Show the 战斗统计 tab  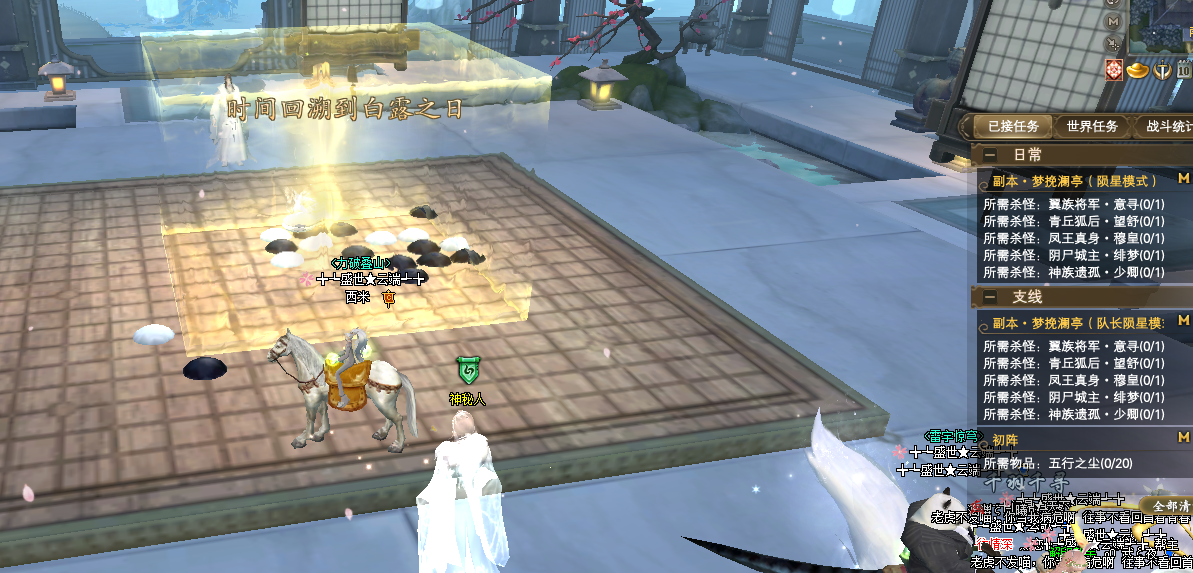[x=1167, y=127]
